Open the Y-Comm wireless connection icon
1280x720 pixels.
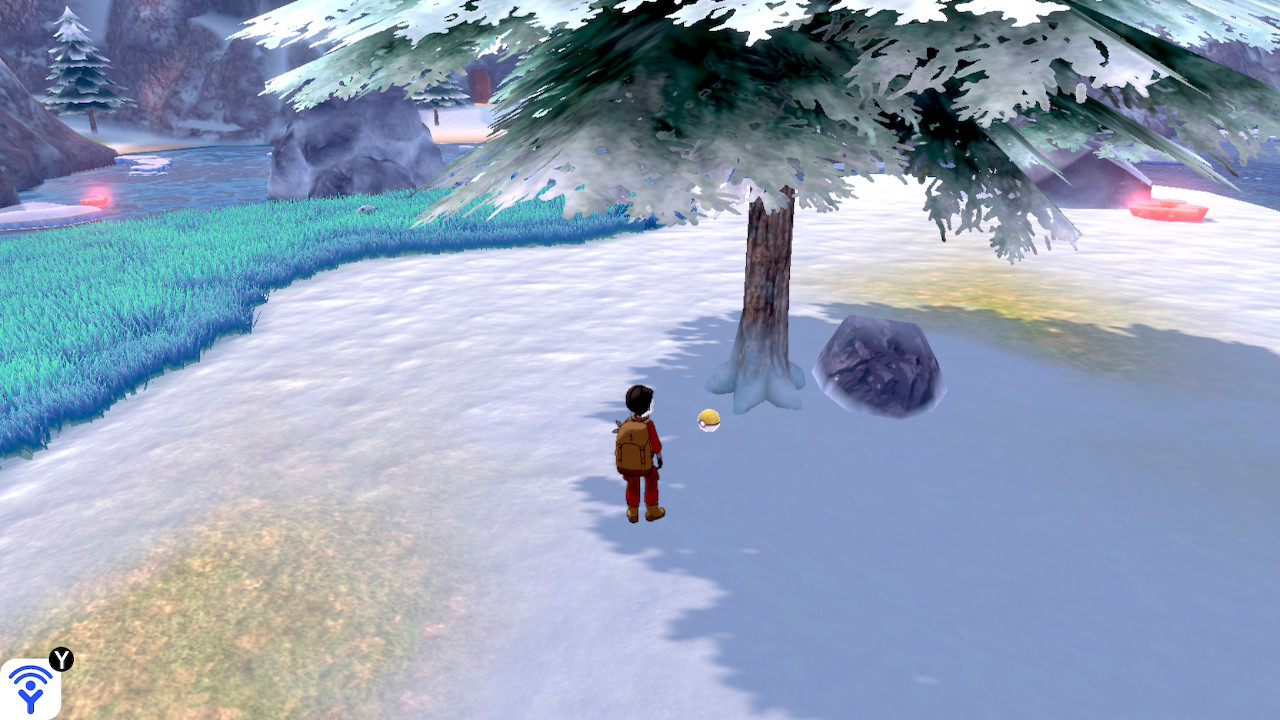(30, 688)
